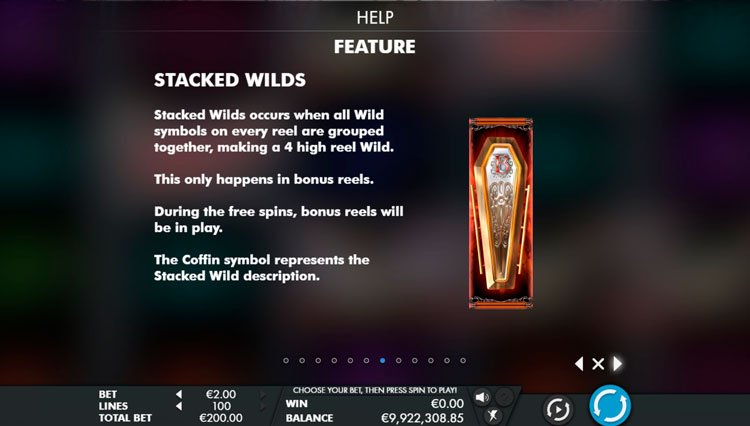Image resolution: width=750 pixels, height=426 pixels.
Task: Close the help screen with the X
Action: tap(598, 364)
